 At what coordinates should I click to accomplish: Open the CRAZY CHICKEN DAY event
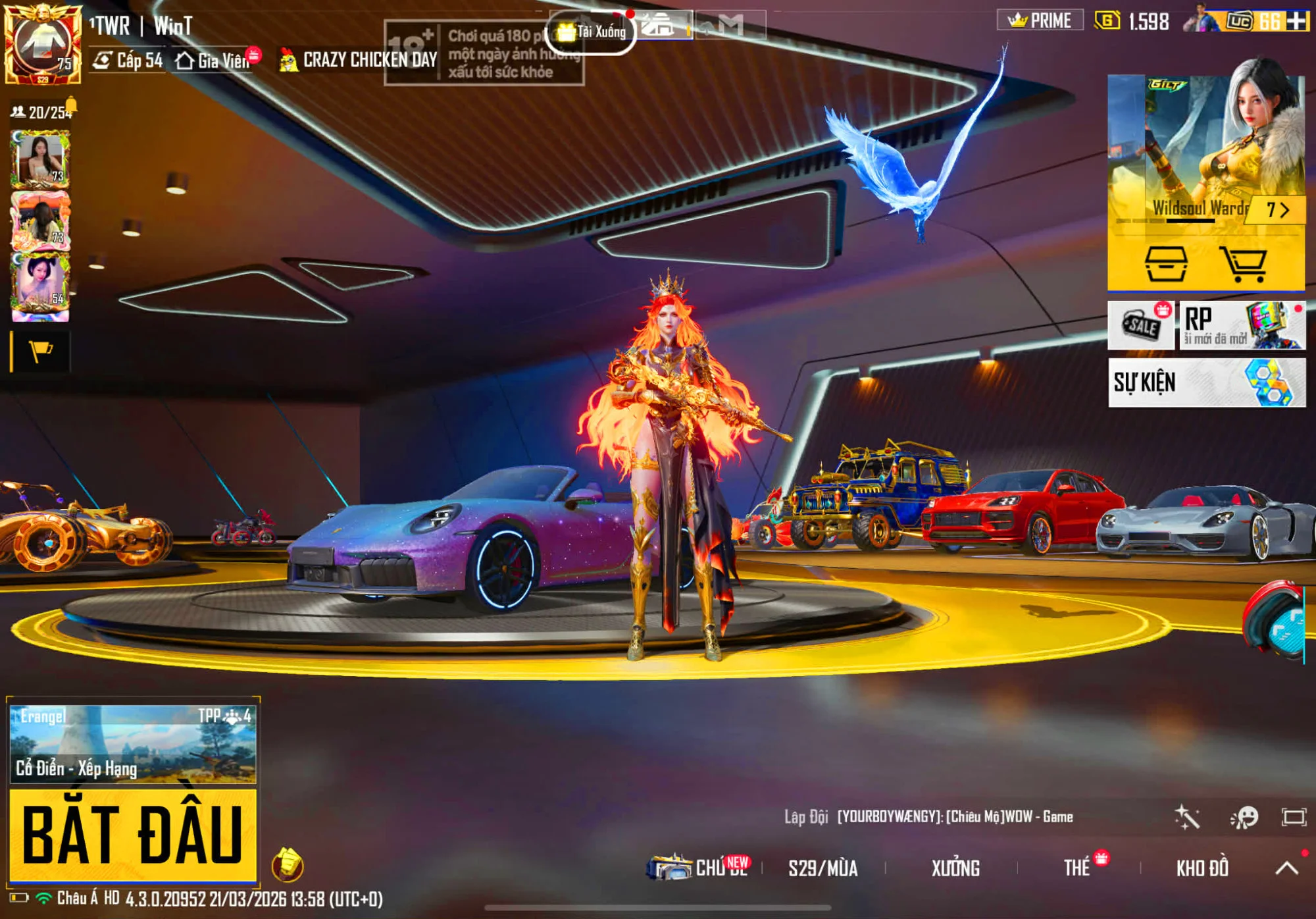[359, 60]
